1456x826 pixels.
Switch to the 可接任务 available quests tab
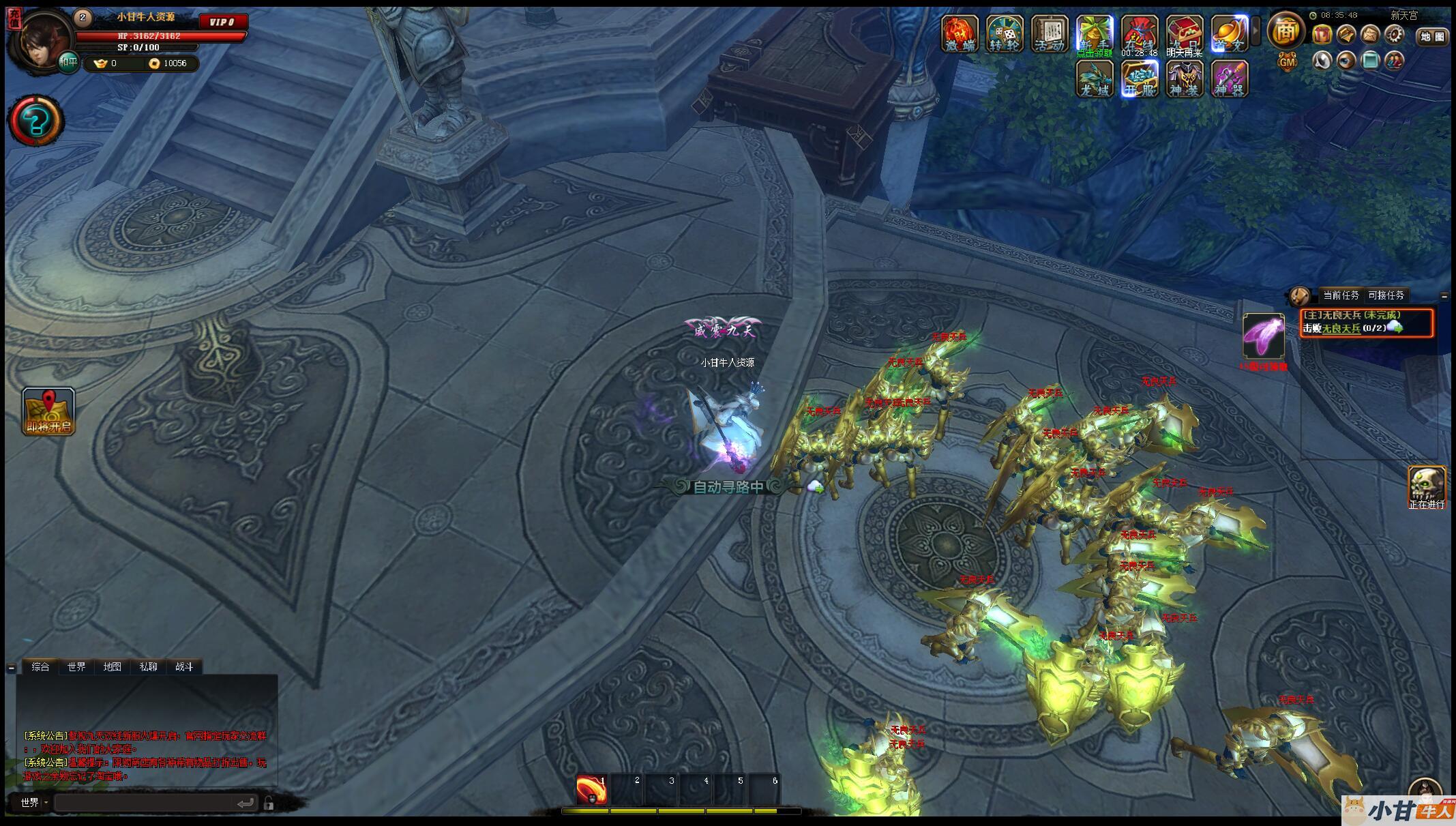1386,295
